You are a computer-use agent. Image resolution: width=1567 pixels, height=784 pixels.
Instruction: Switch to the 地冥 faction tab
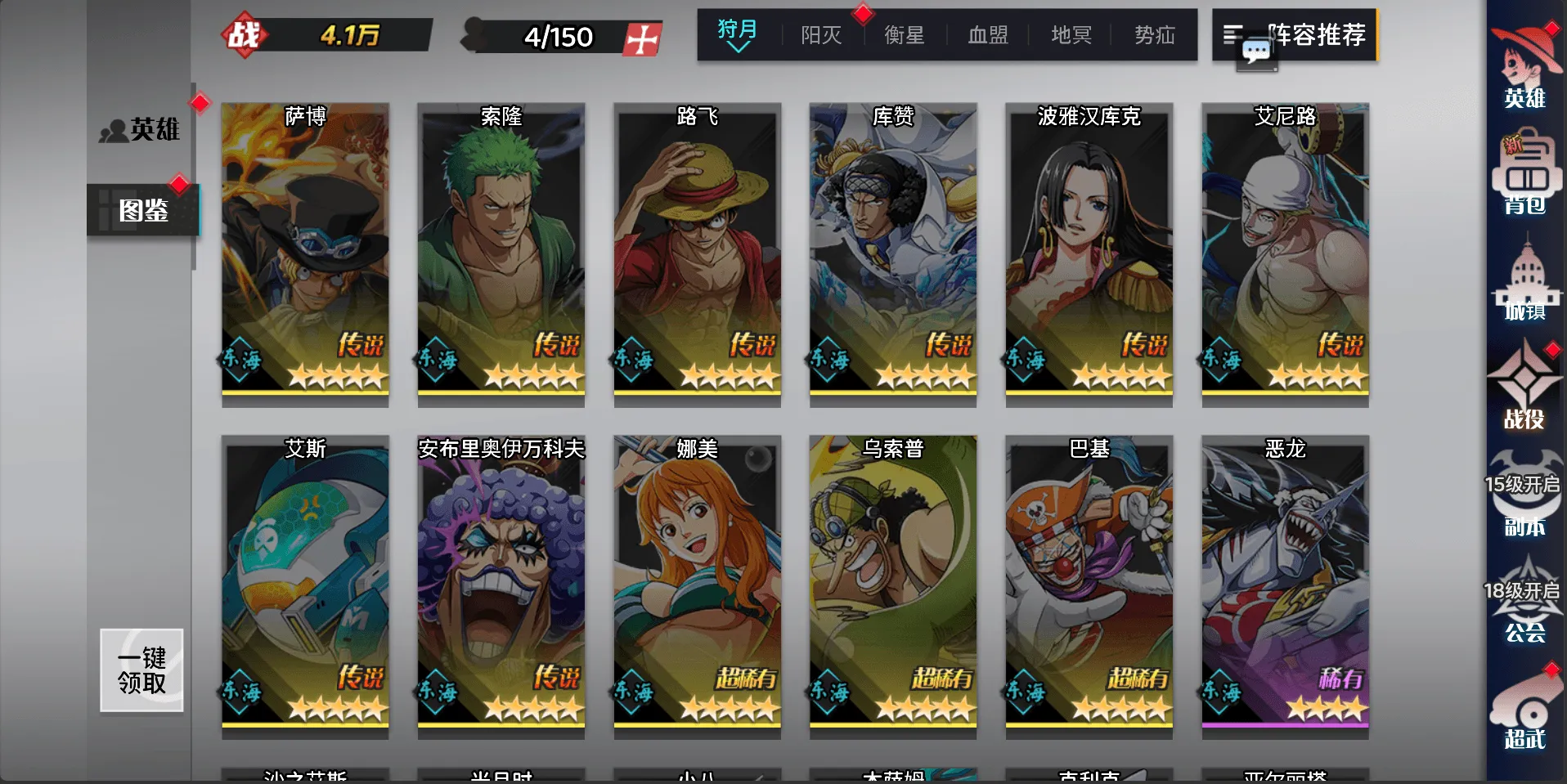(1071, 35)
